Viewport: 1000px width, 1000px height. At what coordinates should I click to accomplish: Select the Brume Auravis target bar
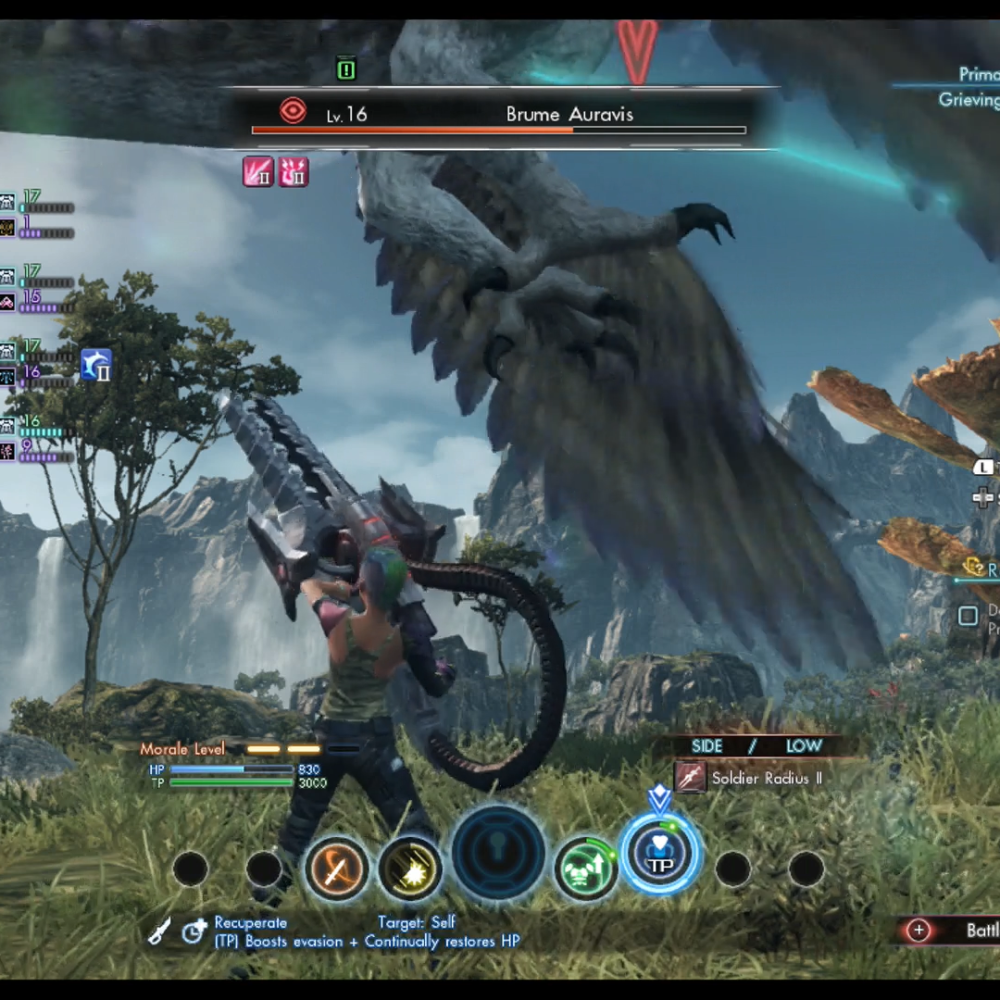point(499,118)
